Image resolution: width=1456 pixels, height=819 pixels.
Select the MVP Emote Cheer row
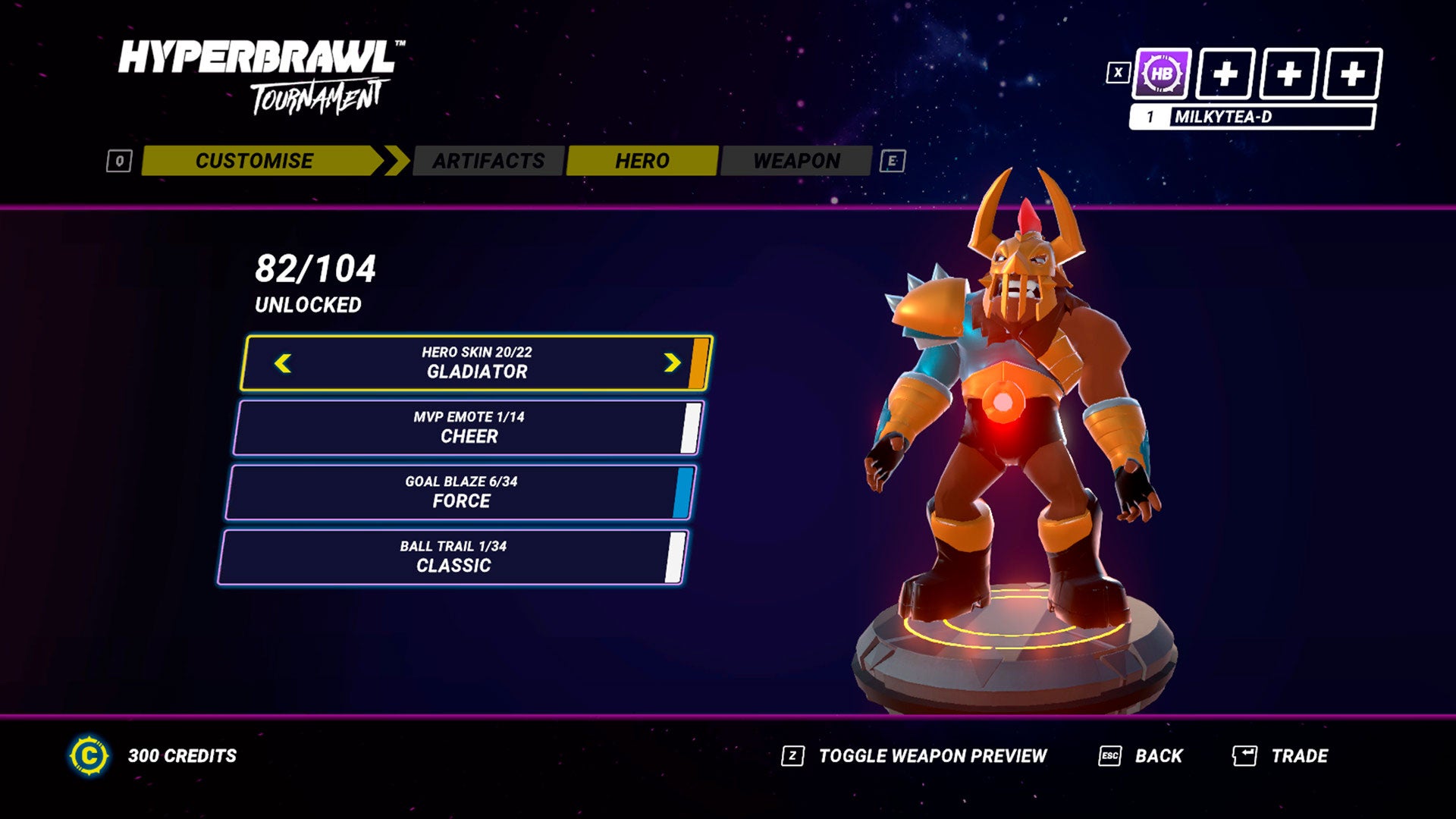pyautogui.click(x=468, y=428)
